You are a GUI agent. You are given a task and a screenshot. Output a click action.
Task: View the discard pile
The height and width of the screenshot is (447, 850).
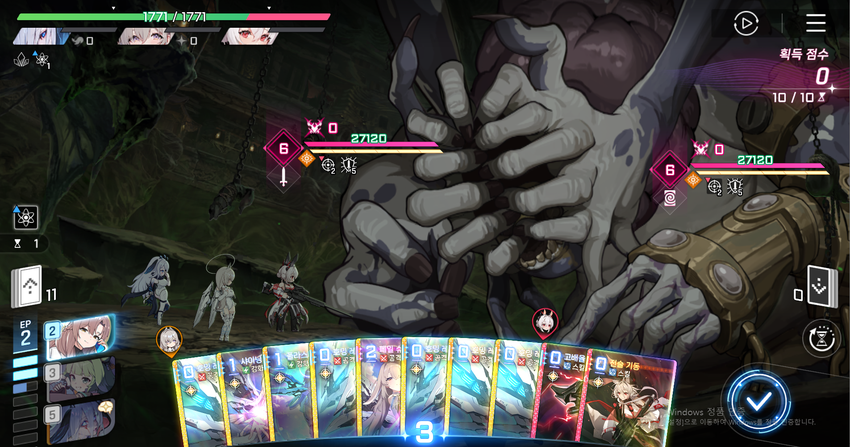pyautogui.click(x=820, y=285)
